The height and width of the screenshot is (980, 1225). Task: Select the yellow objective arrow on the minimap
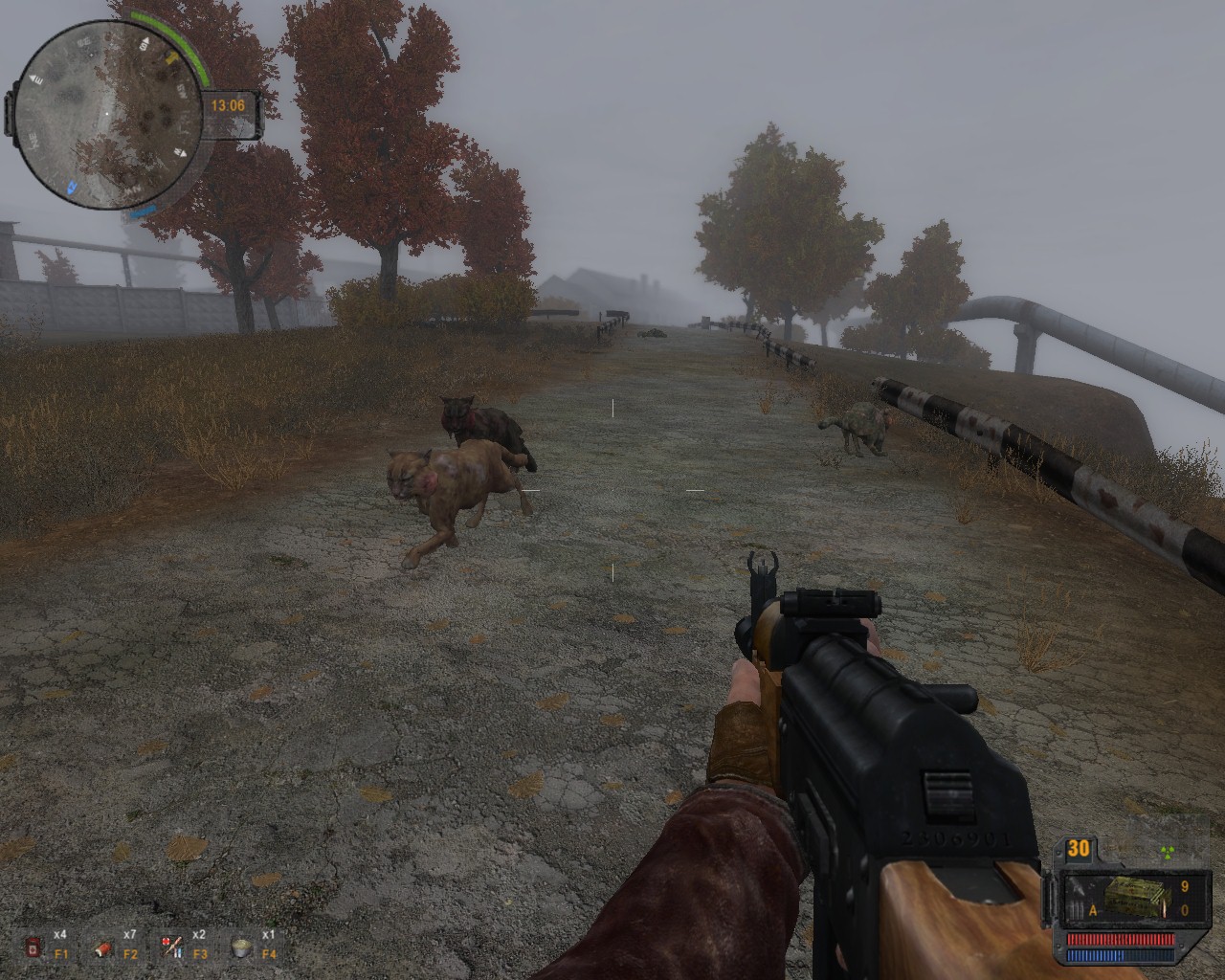pos(172,57)
